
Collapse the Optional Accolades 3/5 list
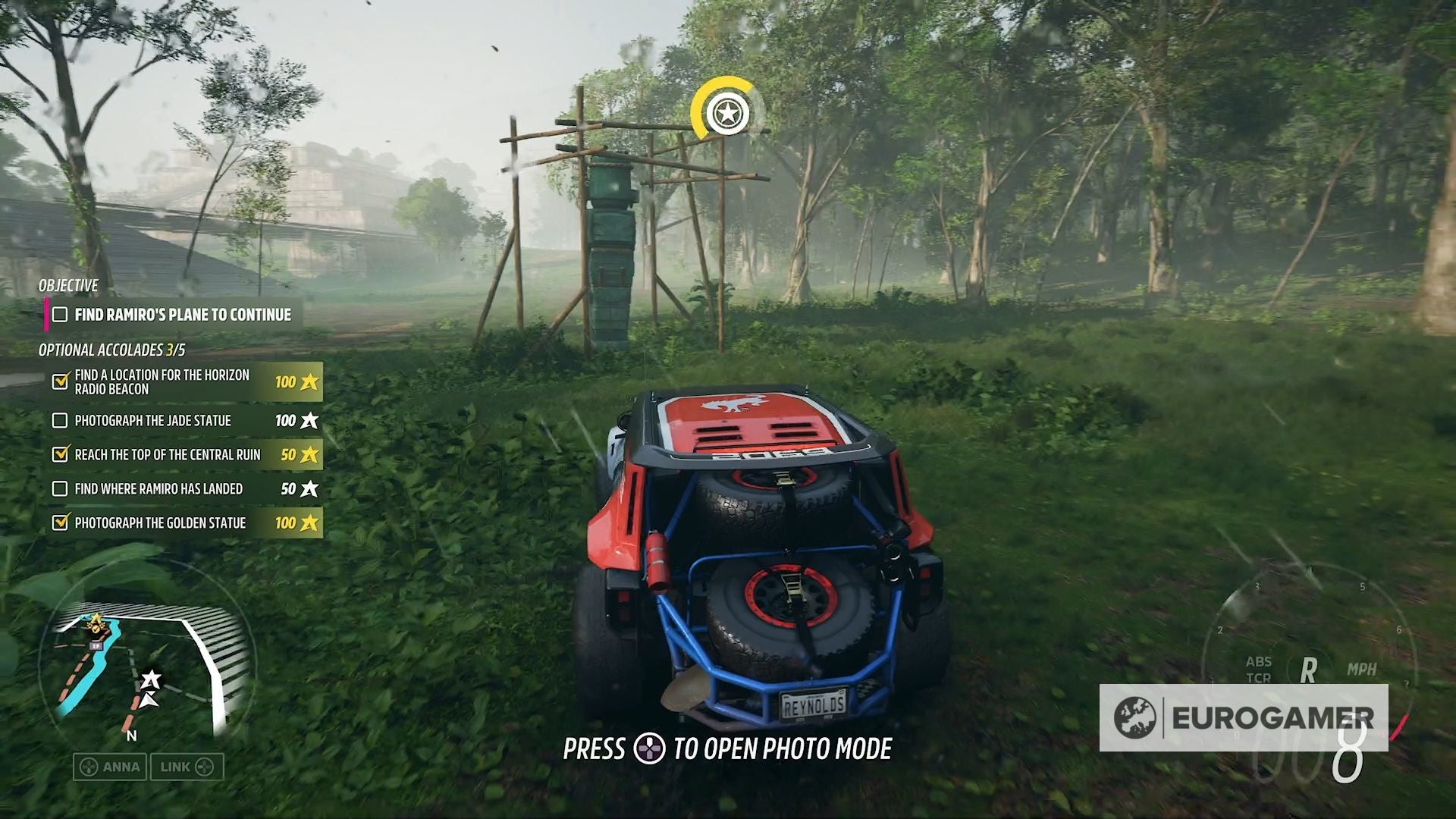(115, 351)
